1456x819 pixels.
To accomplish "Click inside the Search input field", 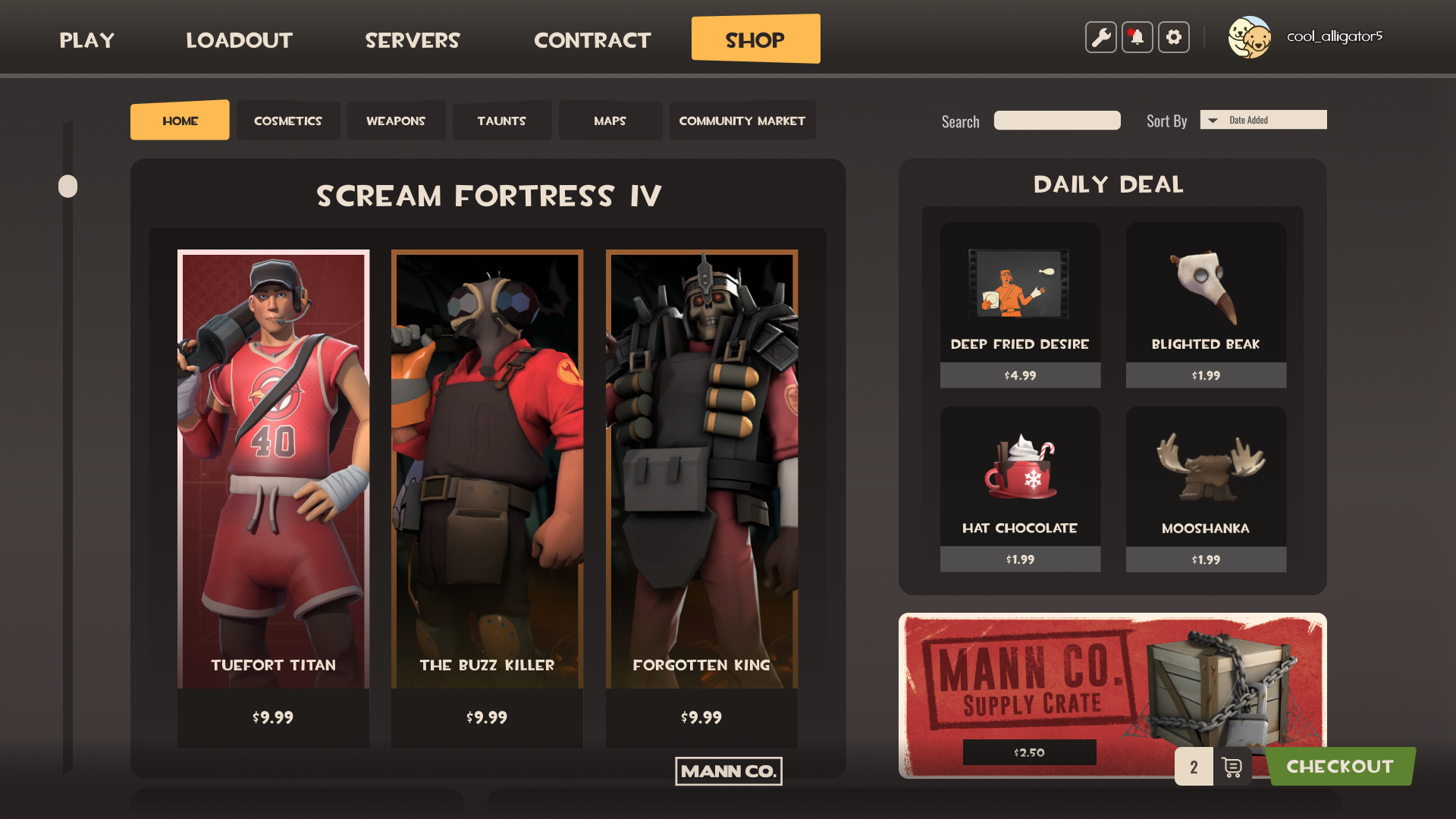I will (x=1056, y=120).
